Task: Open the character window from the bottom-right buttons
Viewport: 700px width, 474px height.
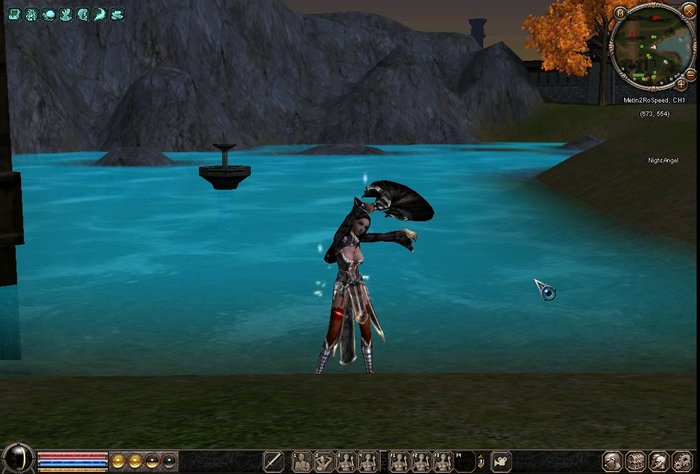Action: (x=613, y=462)
